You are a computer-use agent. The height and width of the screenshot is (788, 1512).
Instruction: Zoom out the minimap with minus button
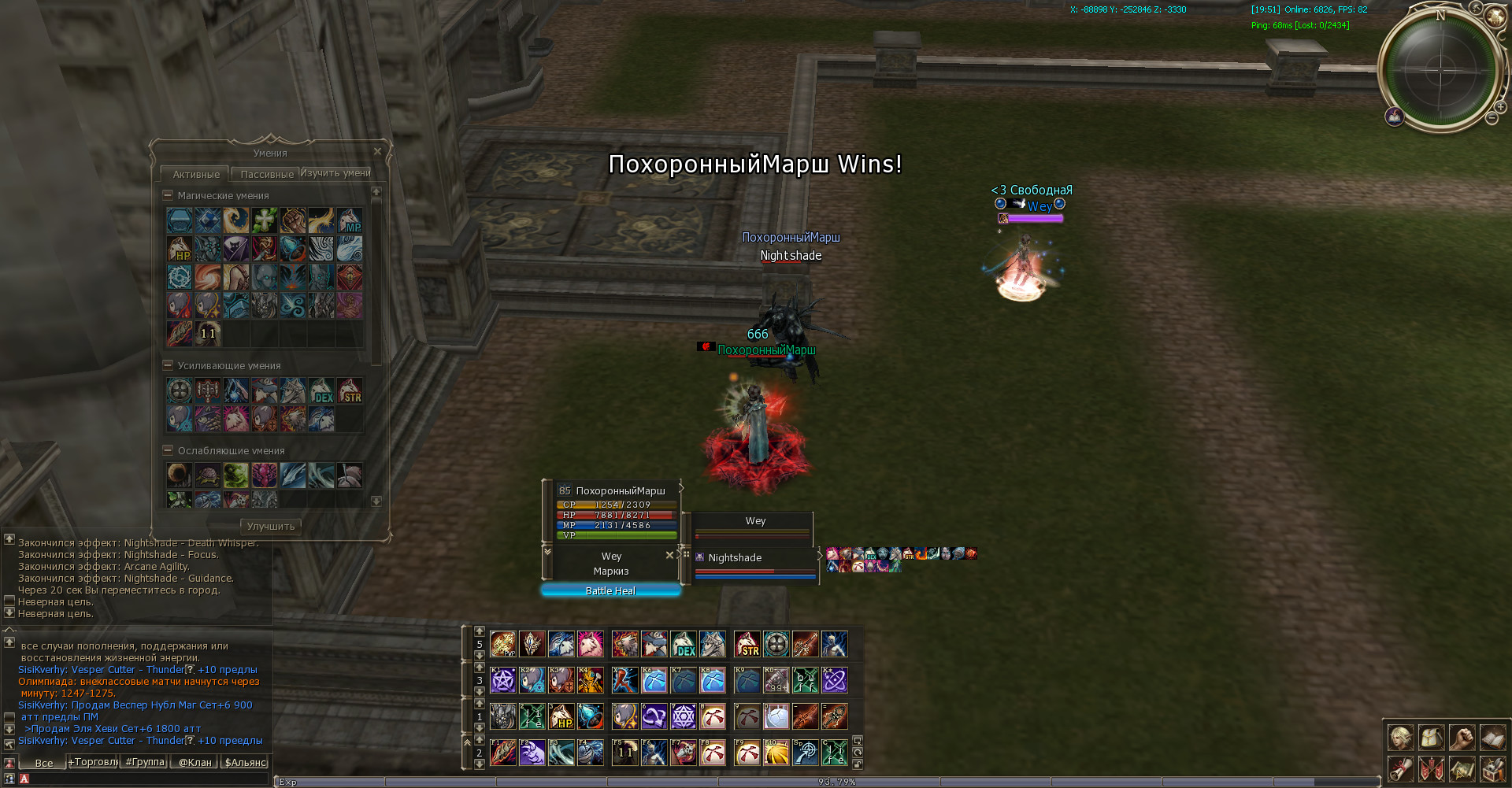[1491, 118]
